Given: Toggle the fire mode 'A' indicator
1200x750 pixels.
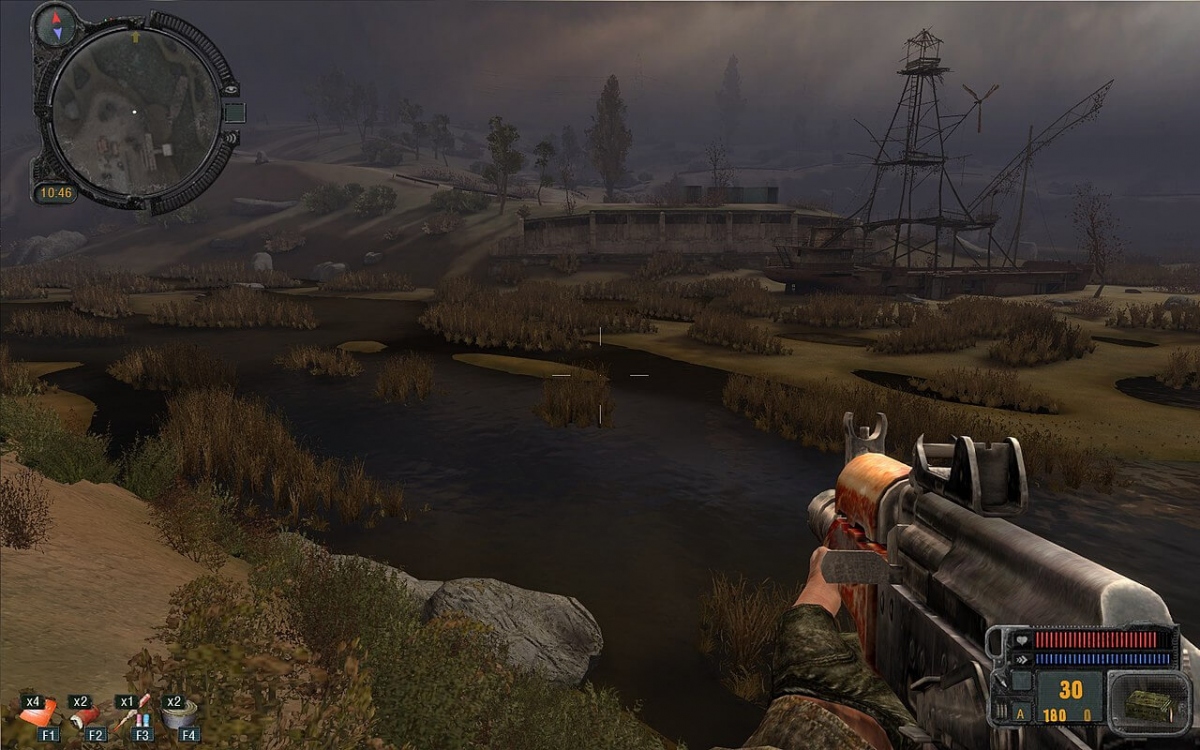Looking at the screenshot, I should coord(1019,714).
